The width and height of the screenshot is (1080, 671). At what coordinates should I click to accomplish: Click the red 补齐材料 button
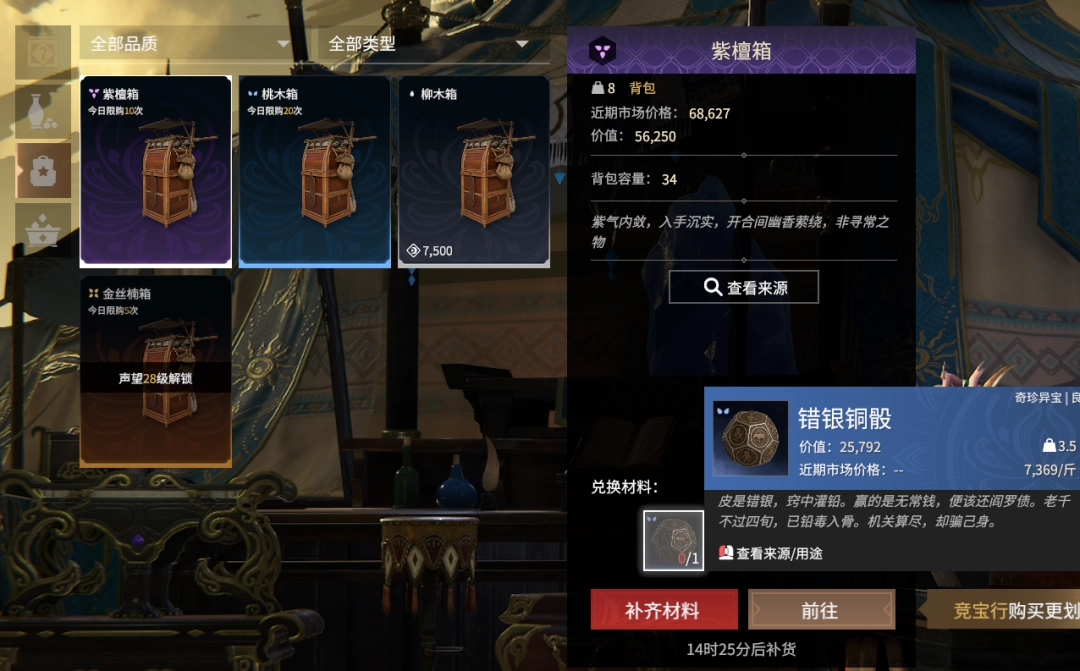[664, 610]
